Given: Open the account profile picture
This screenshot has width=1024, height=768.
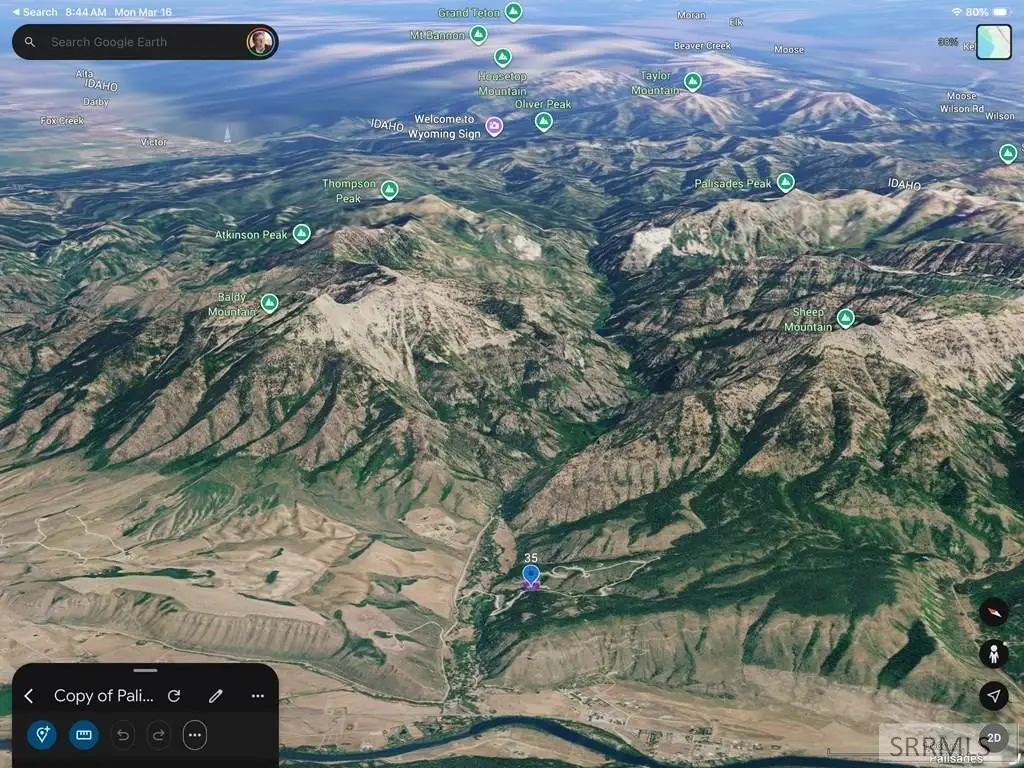Looking at the screenshot, I should click(260, 42).
